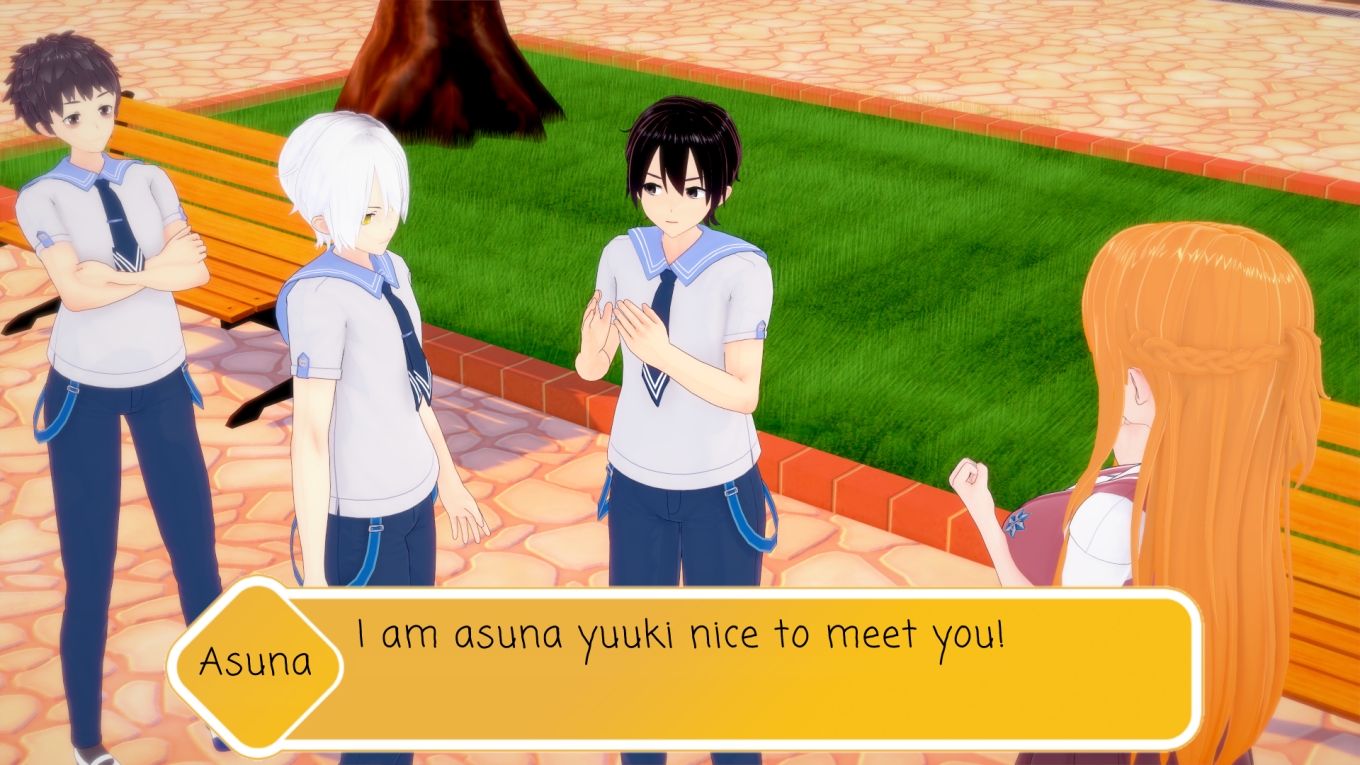The height and width of the screenshot is (765, 1360).
Task: Advance Asuna's yellow dialogue text box
Action: pos(740,668)
